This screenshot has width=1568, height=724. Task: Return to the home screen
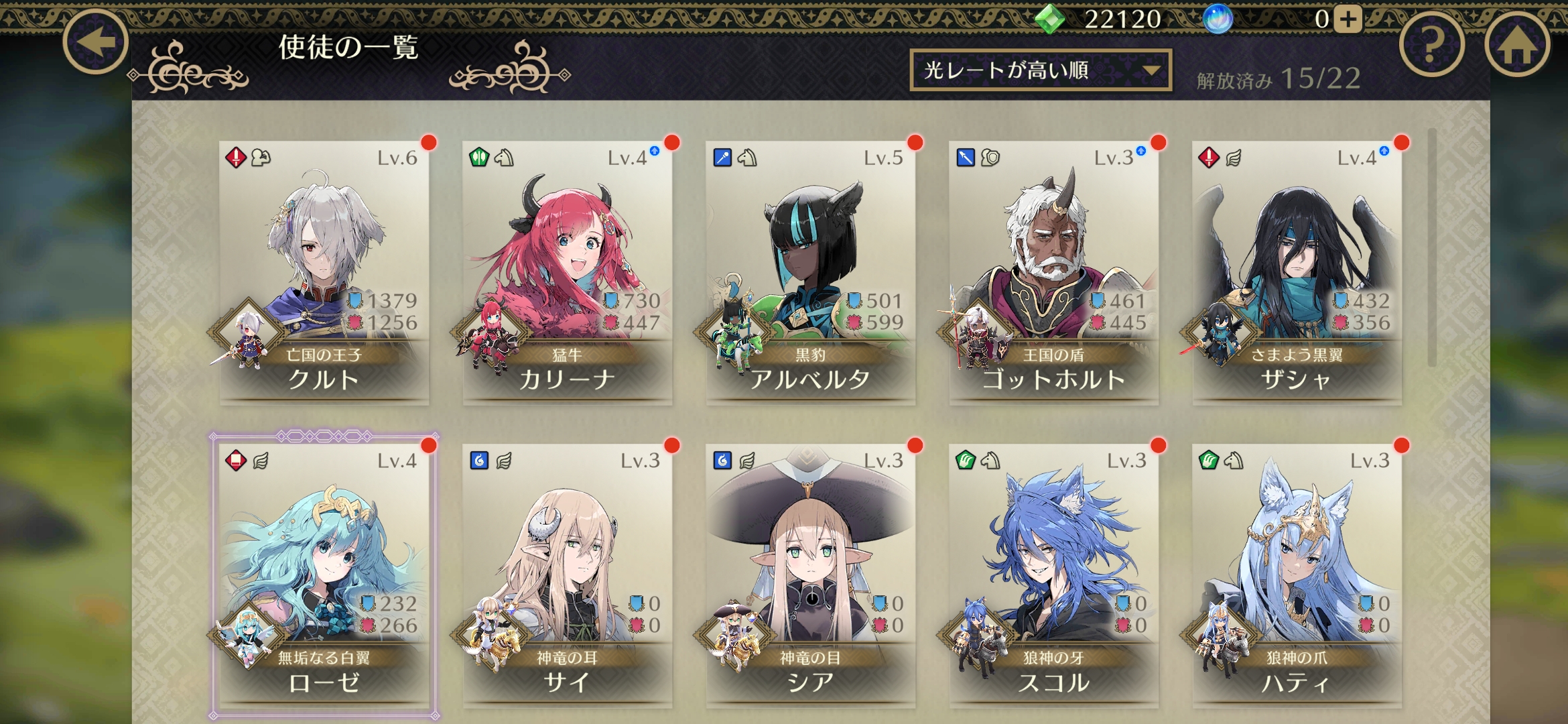(1517, 45)
